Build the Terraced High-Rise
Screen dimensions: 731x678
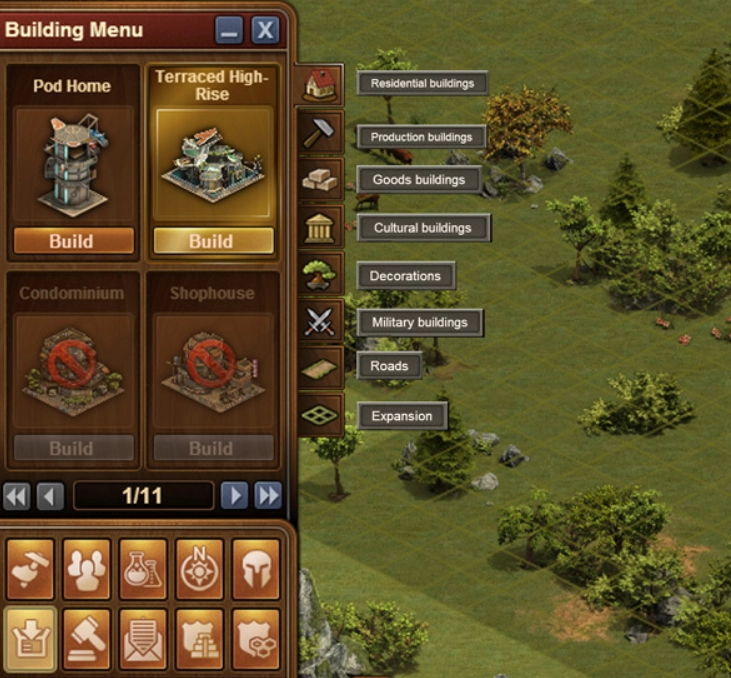click(x=212, y=241)
